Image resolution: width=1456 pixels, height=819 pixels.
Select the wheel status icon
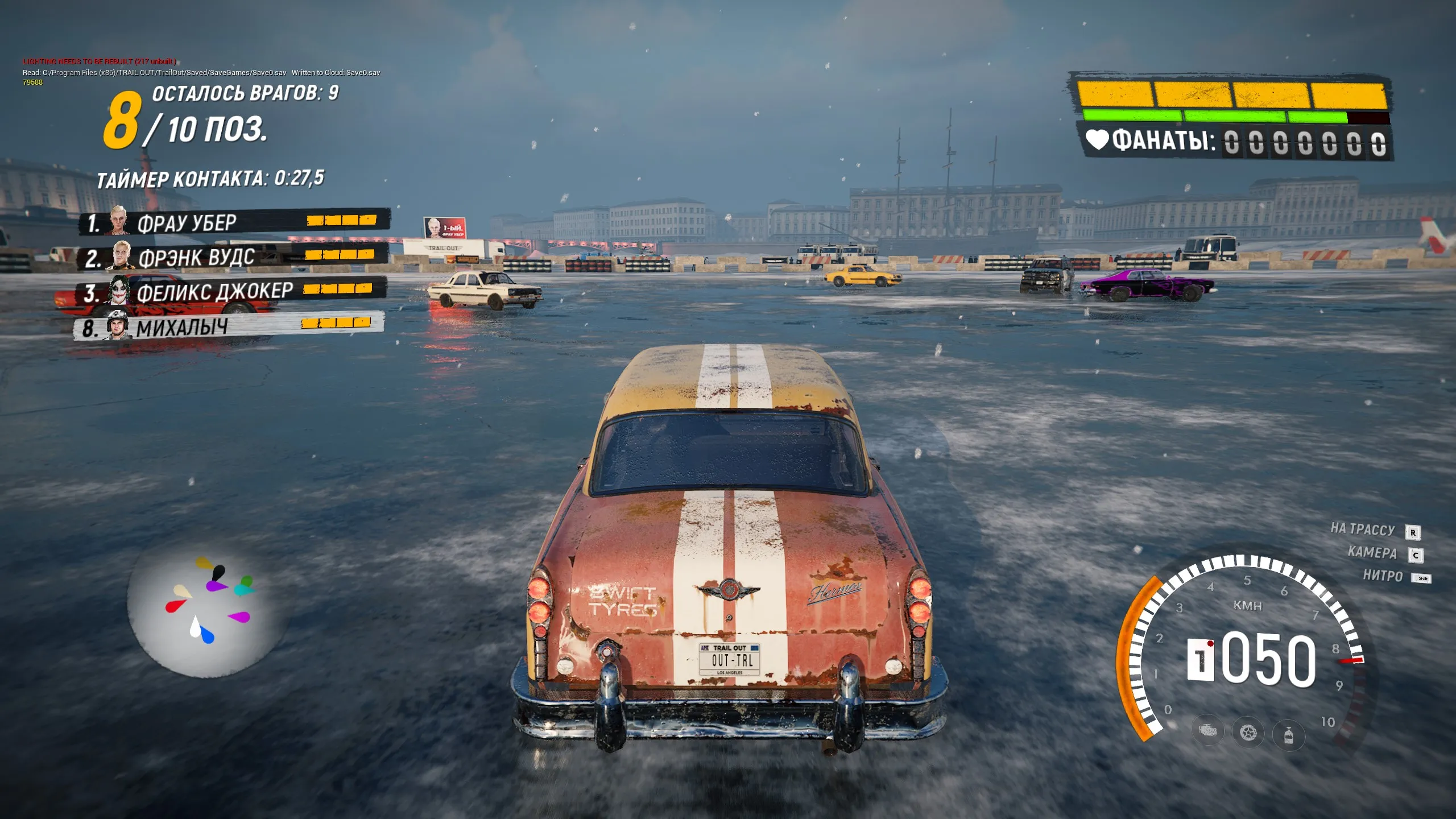[1248, 733]
